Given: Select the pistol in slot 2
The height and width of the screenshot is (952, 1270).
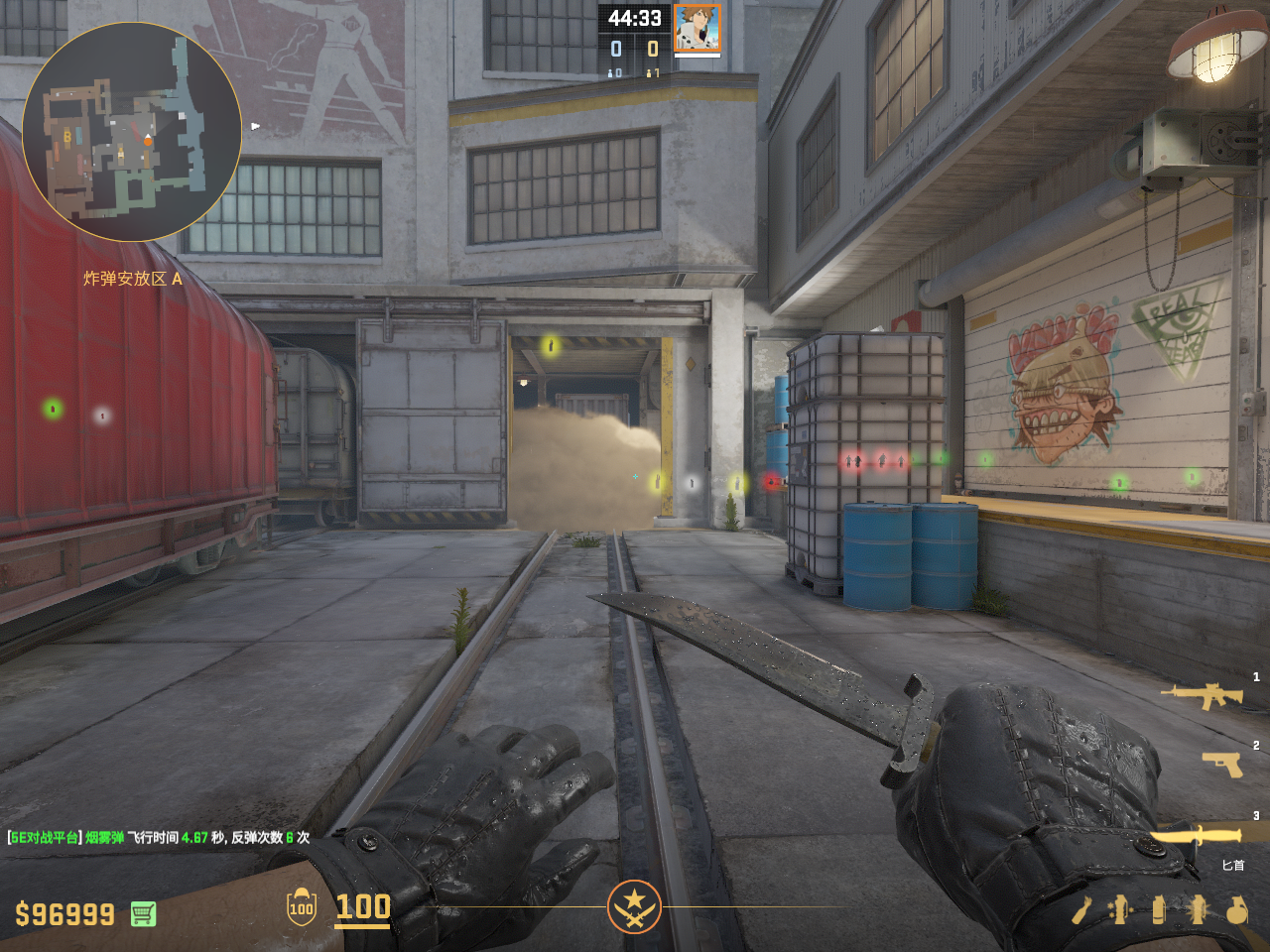Looking at the screenshot, I should pyautogui.click(x=1221, y=764).
